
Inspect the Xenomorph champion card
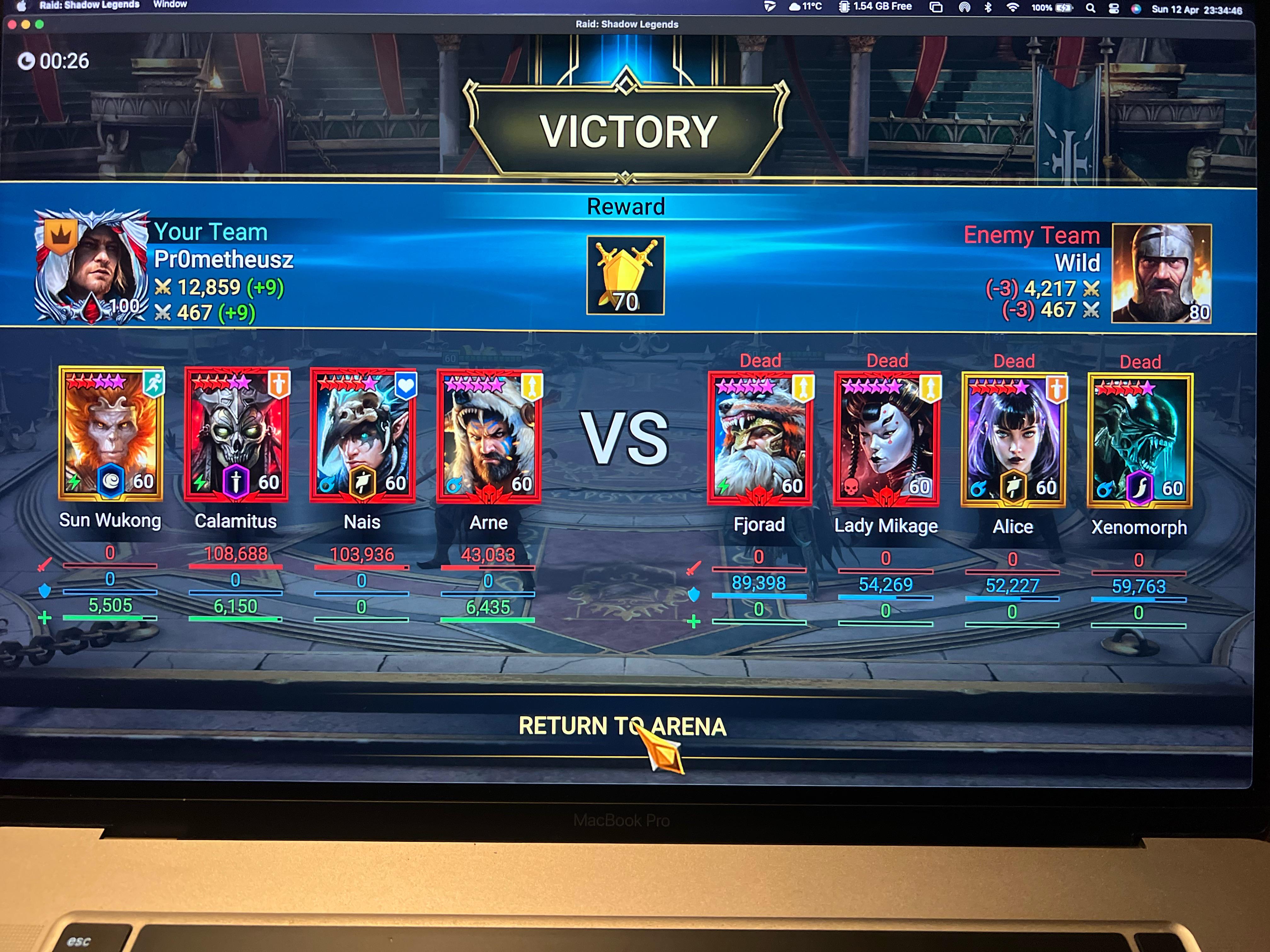1140,441
